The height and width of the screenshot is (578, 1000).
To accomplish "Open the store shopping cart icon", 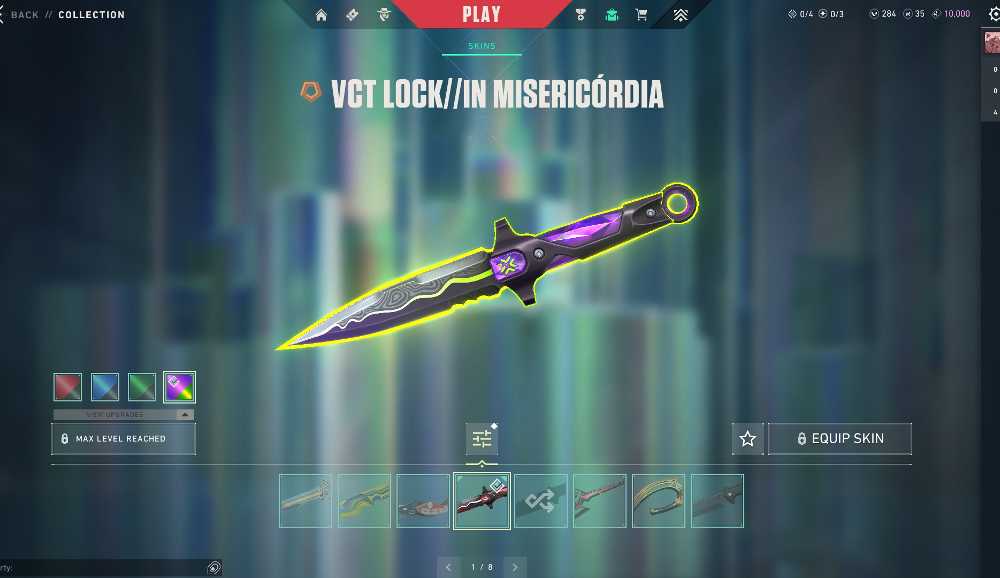I will pyautogui.click(x=642, y=15).
